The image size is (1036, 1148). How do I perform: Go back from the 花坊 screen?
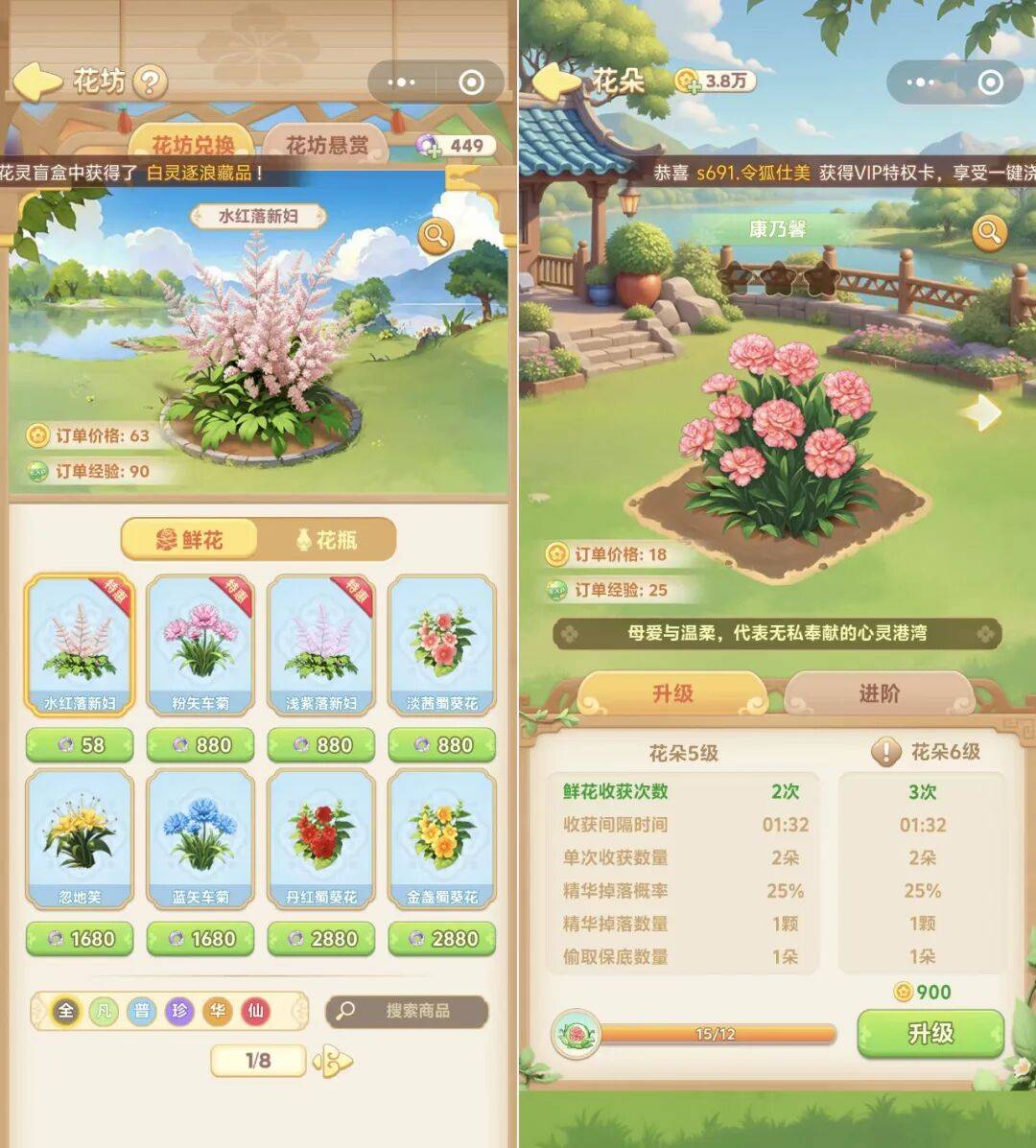click(36, 82)
